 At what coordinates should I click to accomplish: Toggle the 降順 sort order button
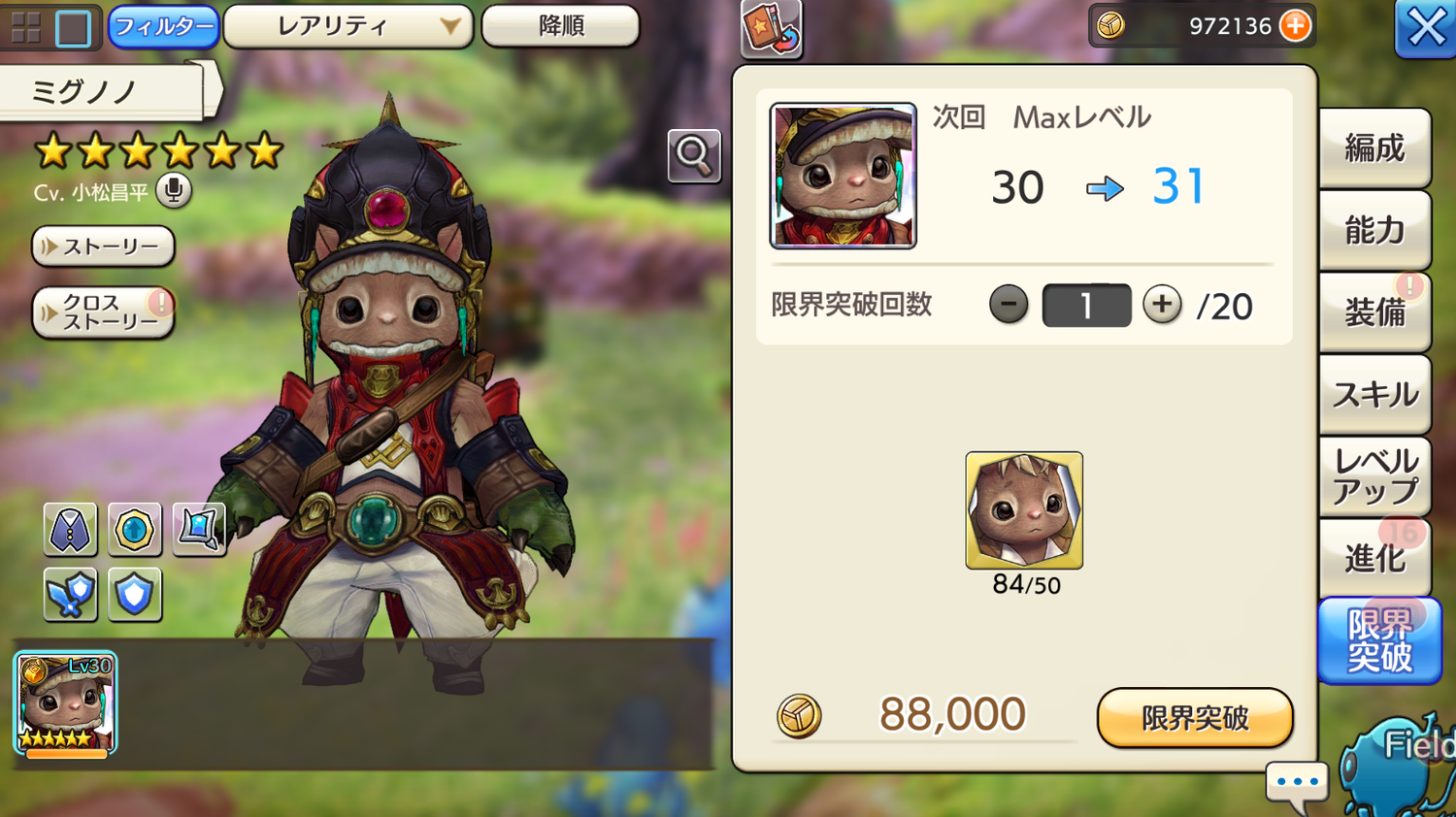[560, 26]
